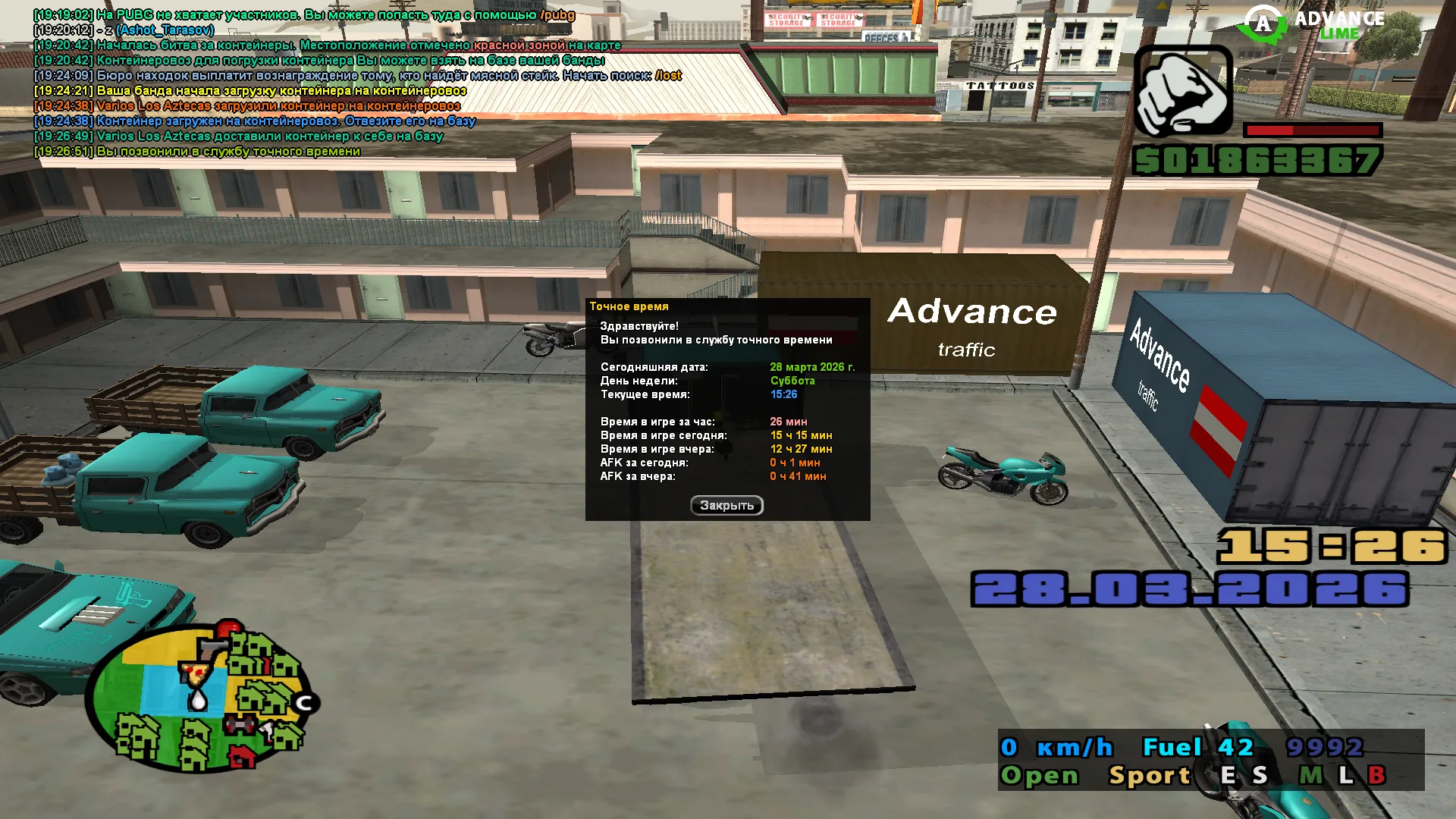The width and height of the screenshot is (1456, 819).
Task: Toggle the lights via the L indicator
Action: [x=1347, y=775]
